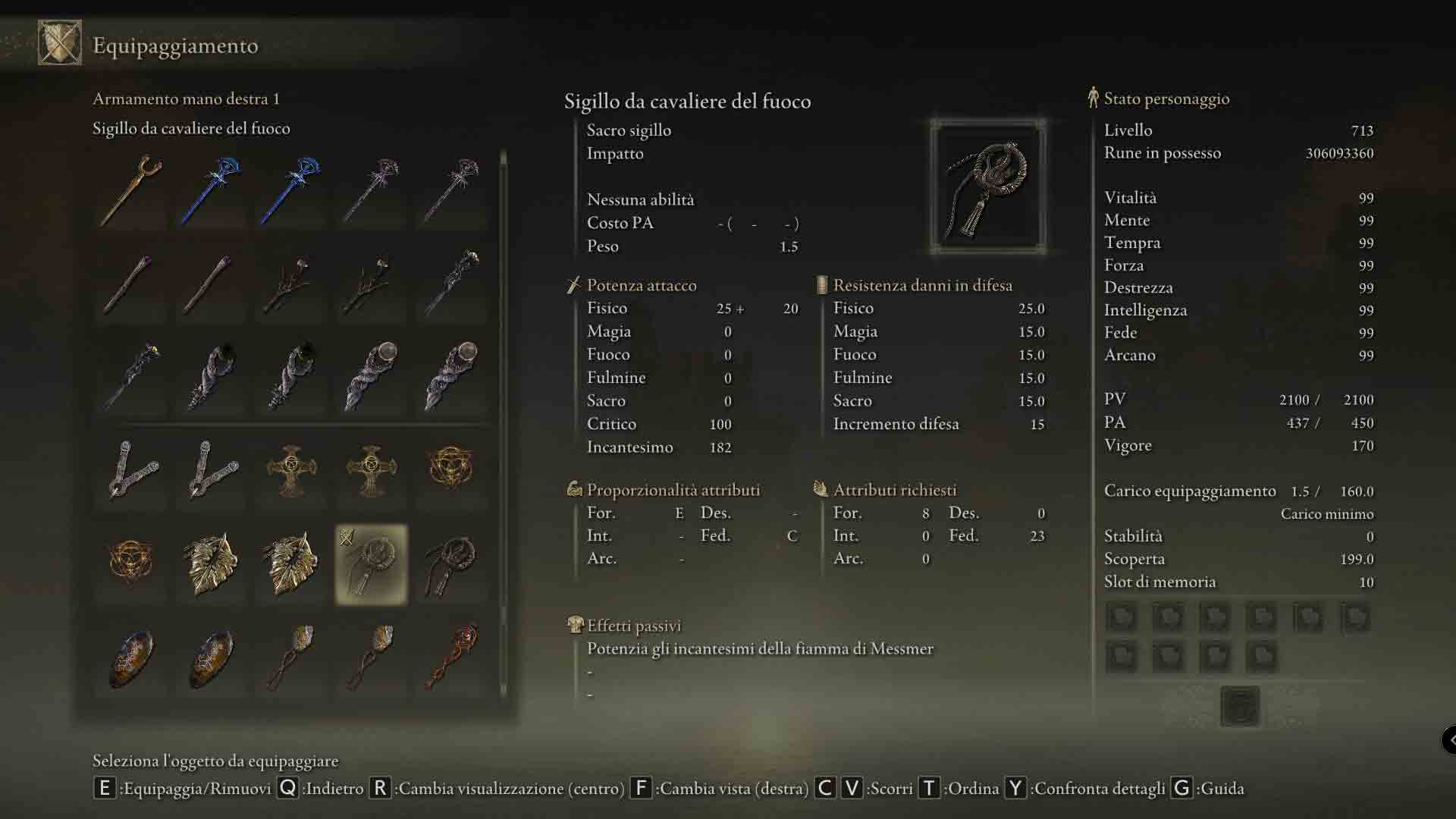1456x819 pixels.
Task: Click the item preview image of the seal
Action: coord(987,187)
